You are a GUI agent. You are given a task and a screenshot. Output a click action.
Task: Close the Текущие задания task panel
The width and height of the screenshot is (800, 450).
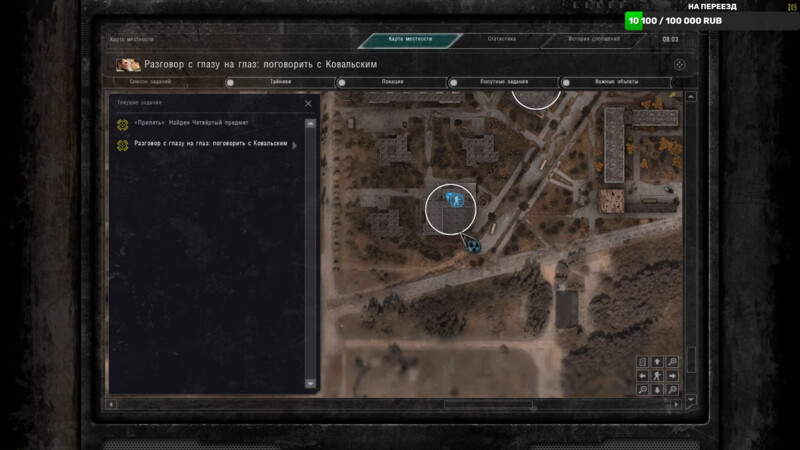click(308, 103)
